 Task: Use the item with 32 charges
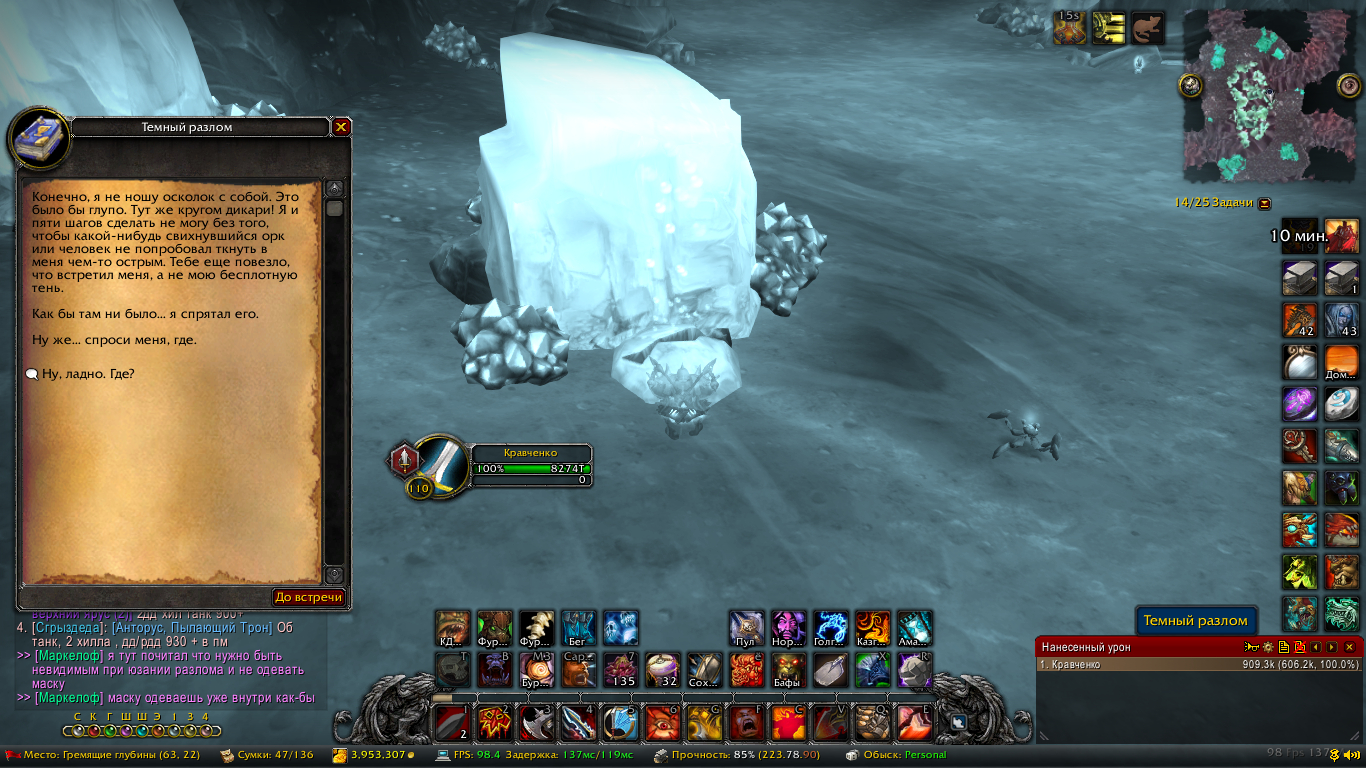tap(662, 670)
